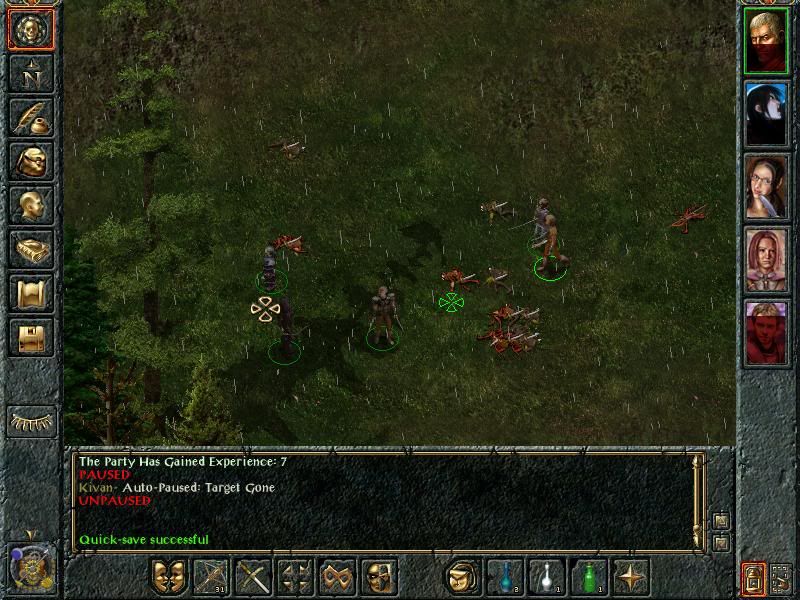800x600 pixels.
Task: Use the white potion quick item
Action: 547,577
